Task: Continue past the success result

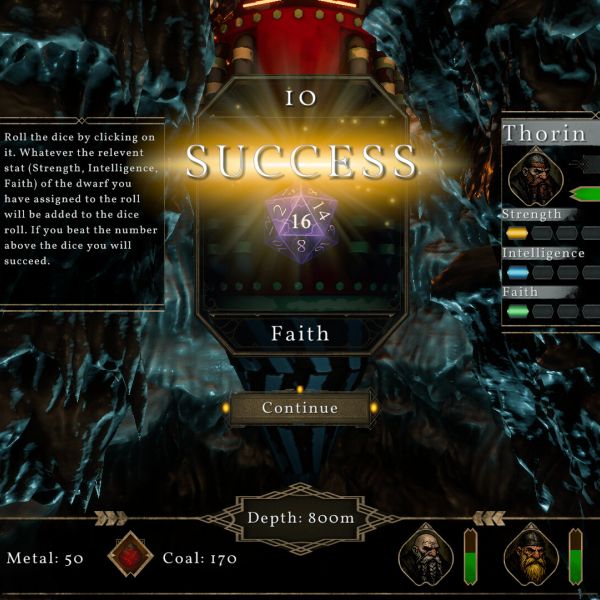Action: (300, 408)
